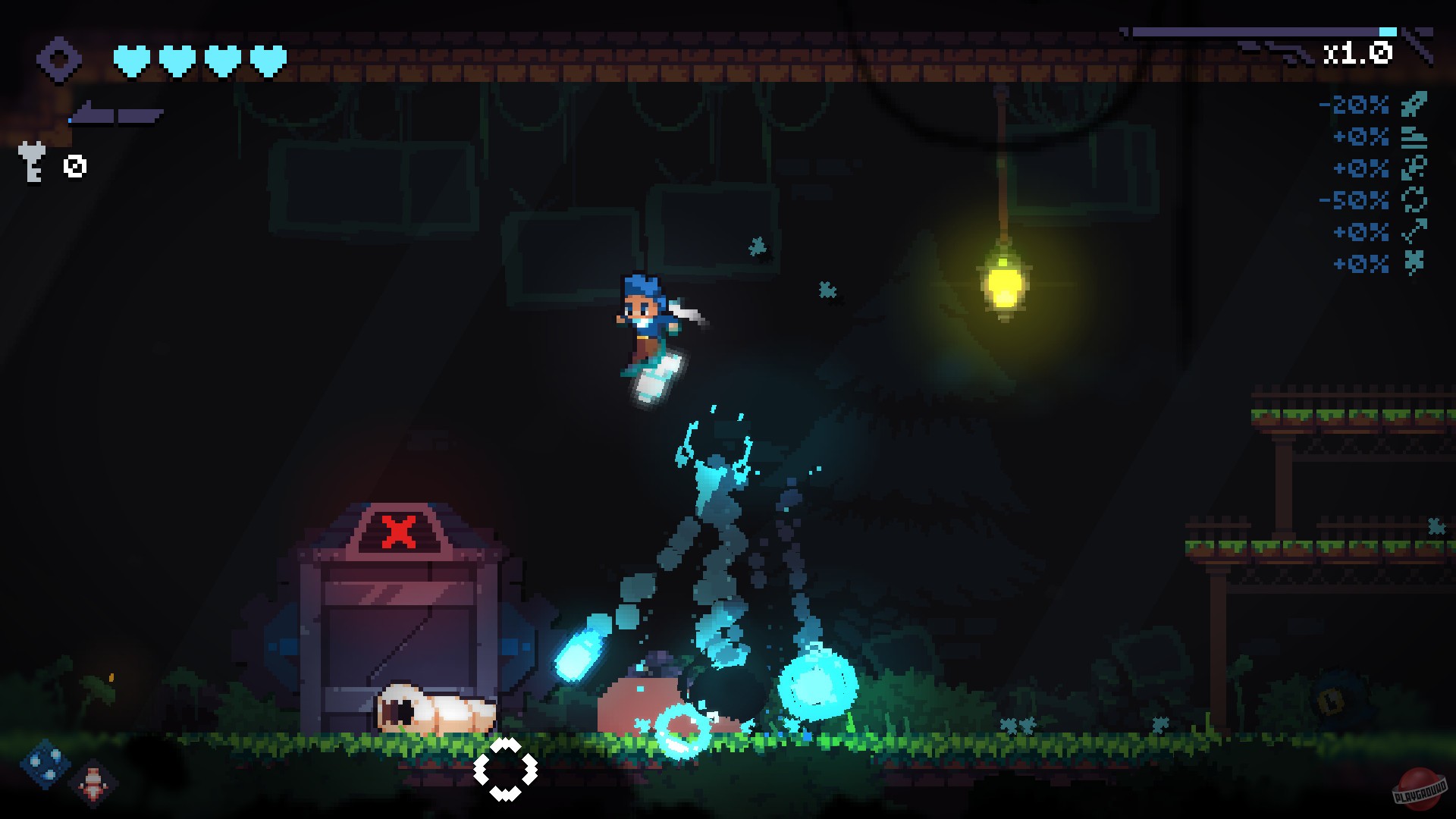Image resolution: width=1456 pixels, height=819 pixels.
Task: Click the x1.0 multiplier label
Action: pyautogui.click(x=1359, y=52)
